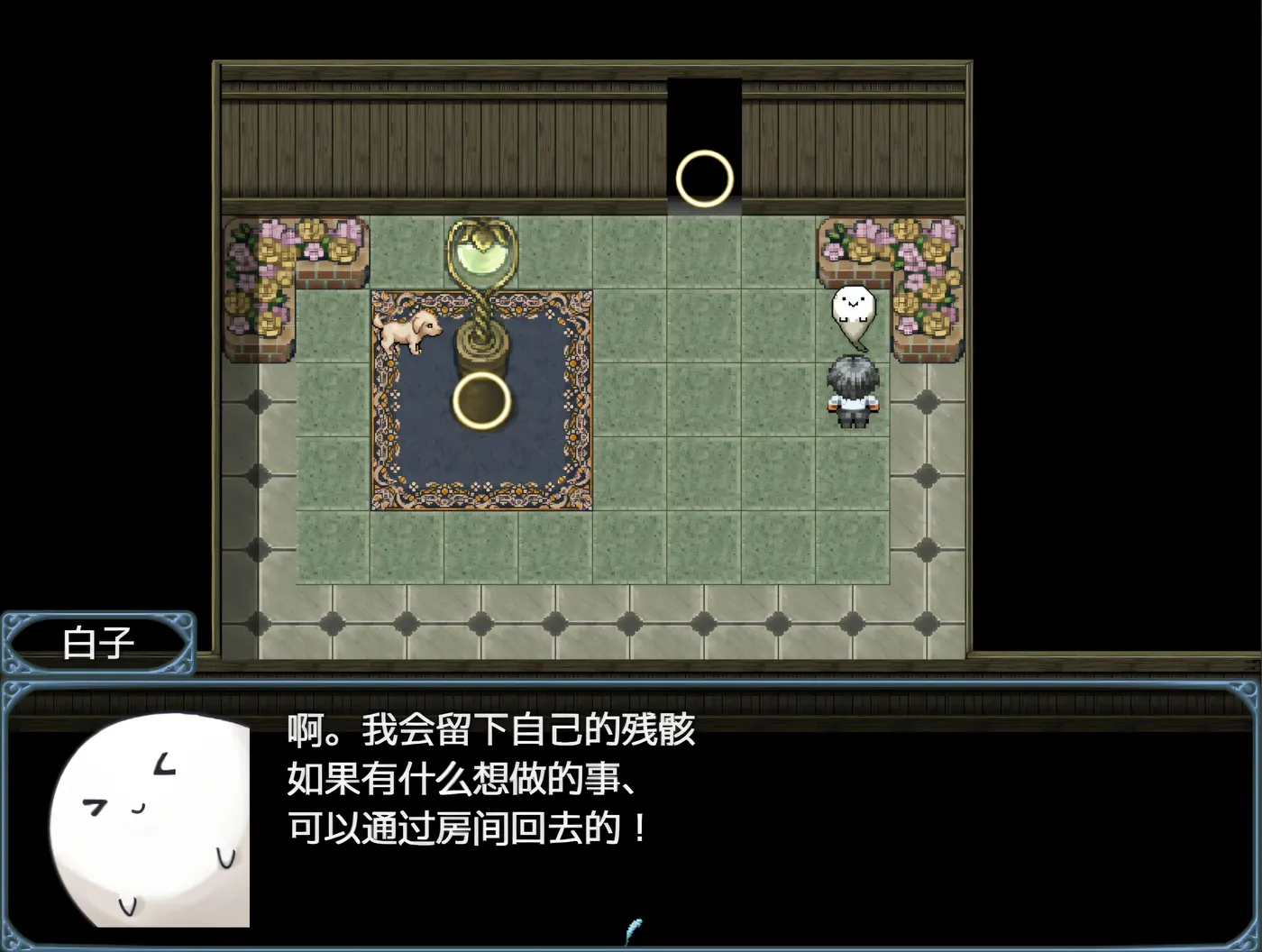Click the line 可以通过房间回去的！
Viewport: 1262px width, 952px height.
coord(464,829)
